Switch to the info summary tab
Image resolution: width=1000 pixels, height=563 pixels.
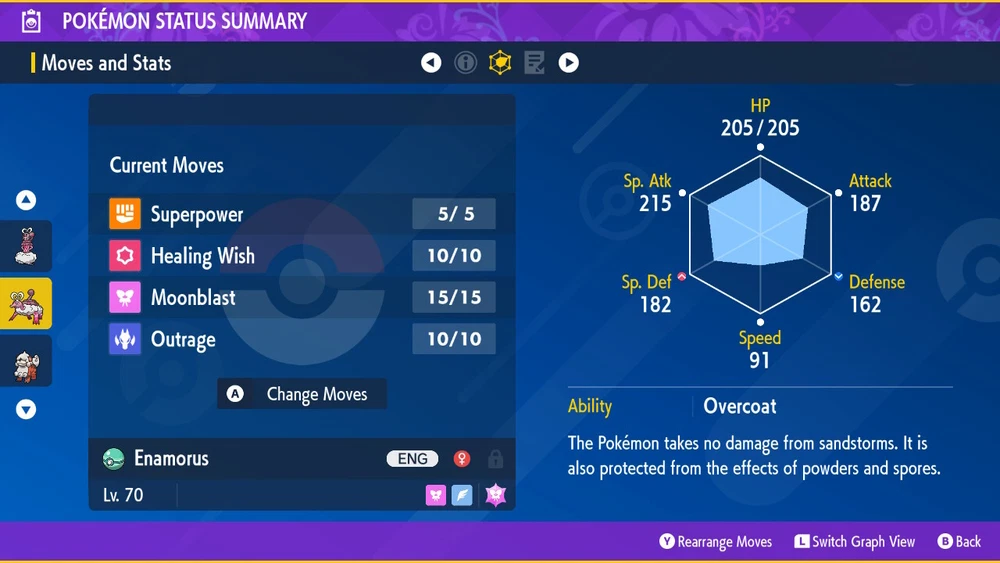pyautogui.click(x=465, y=63)
